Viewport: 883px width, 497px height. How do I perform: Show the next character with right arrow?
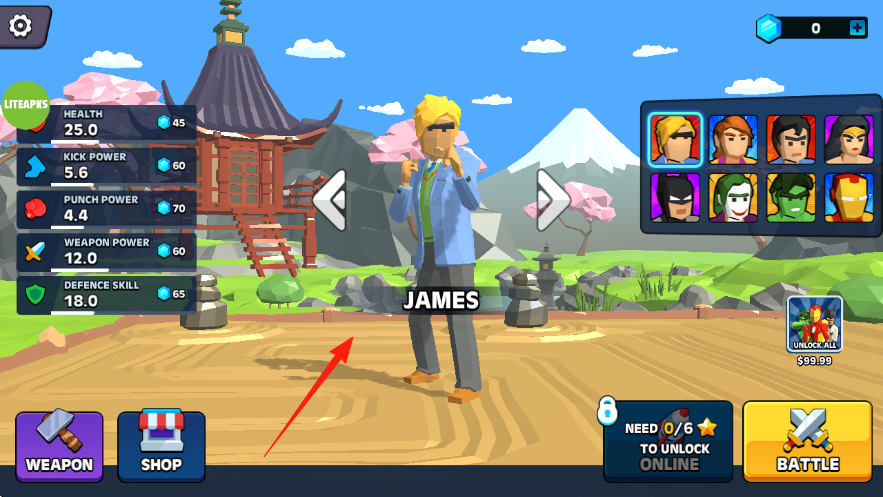(x=552, y=199)
